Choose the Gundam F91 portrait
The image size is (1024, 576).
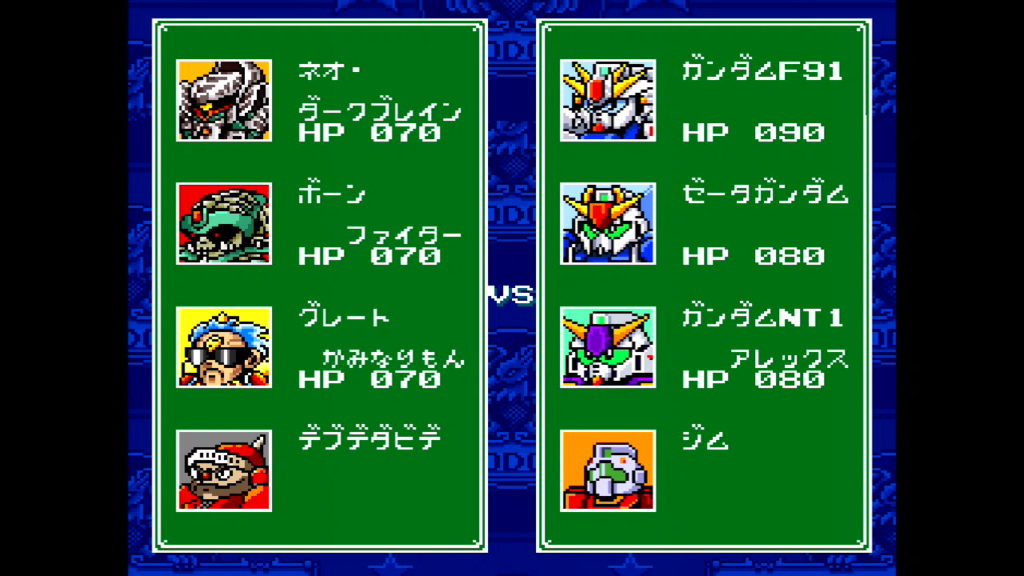coord(607,100)
